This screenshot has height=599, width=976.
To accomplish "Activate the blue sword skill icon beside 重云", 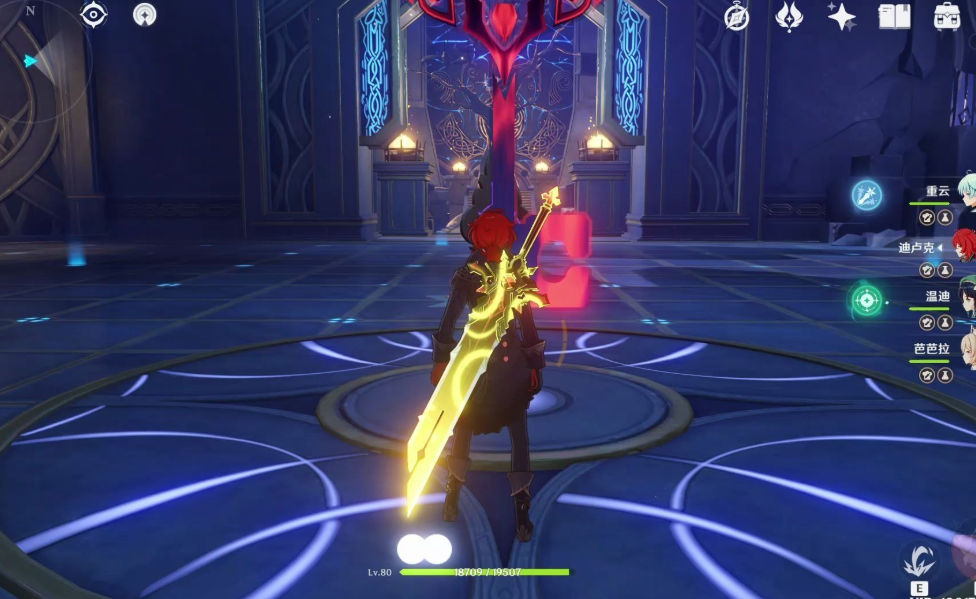I will click(866, 194).
